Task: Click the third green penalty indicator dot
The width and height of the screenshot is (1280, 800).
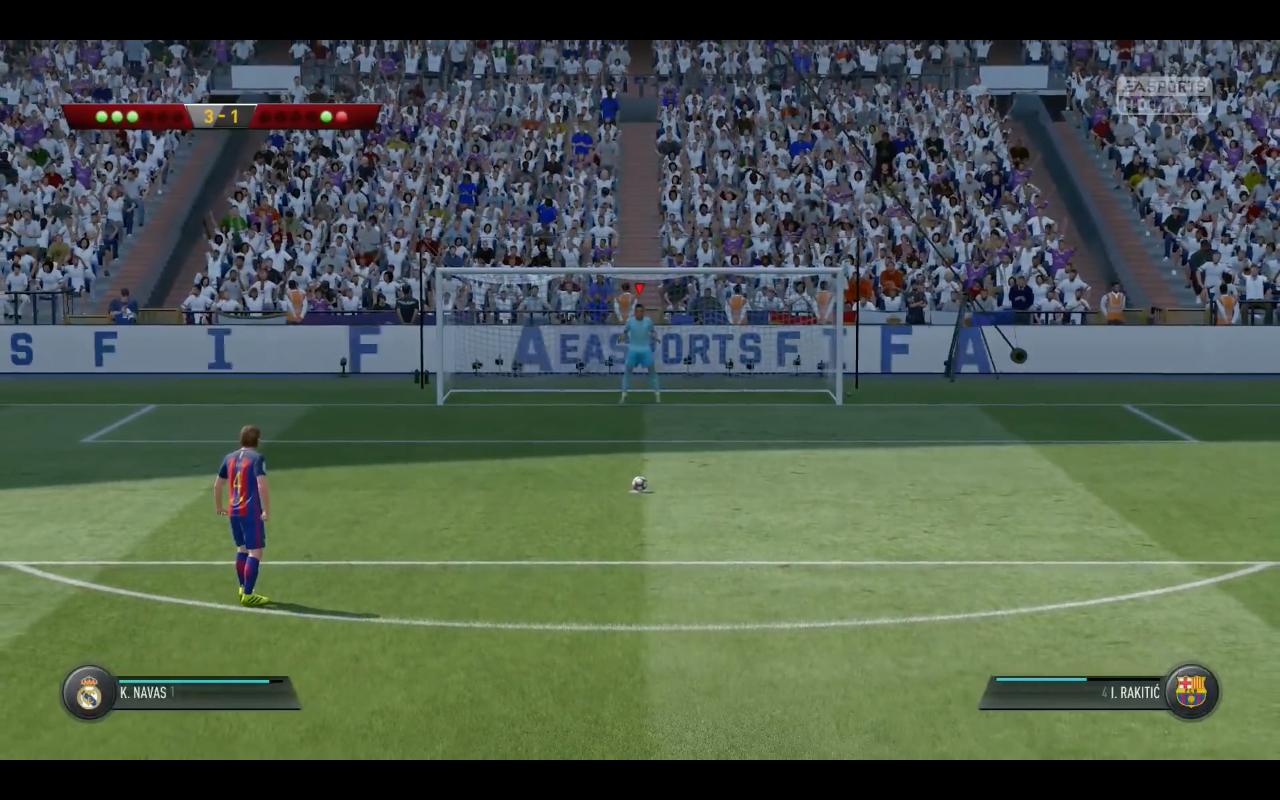Action: click(132, 117)
